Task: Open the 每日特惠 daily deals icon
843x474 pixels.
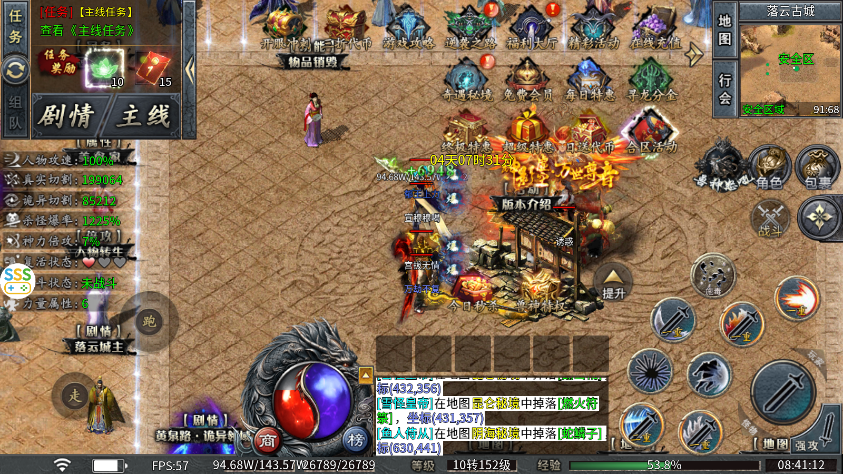Action: pyautogui.click(x=590, y=78)
